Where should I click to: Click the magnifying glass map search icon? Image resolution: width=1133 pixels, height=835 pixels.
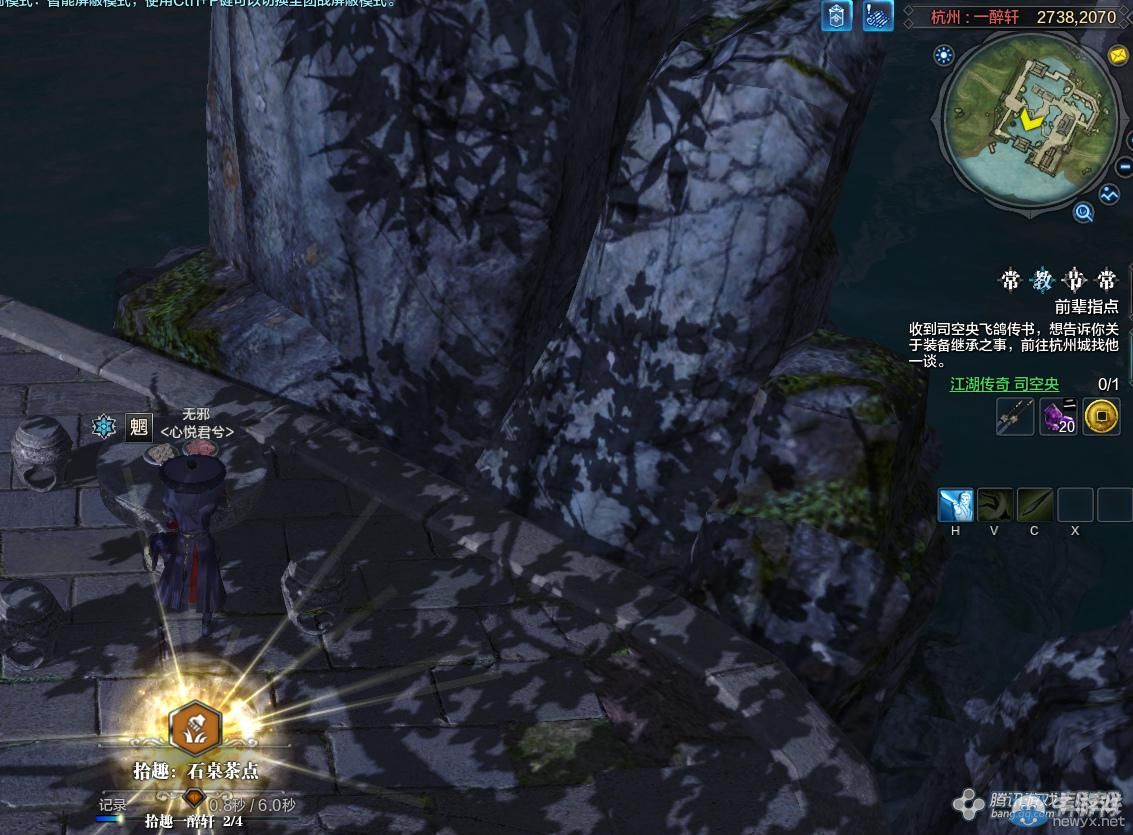point(1083,212)
